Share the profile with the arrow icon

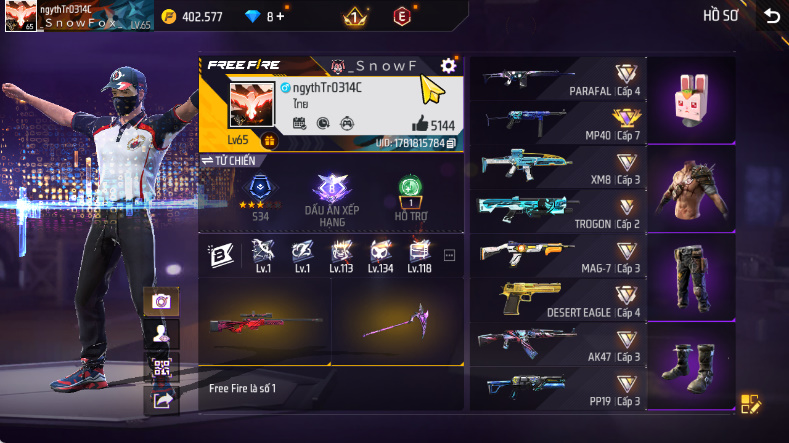pyautogui.click(x=160, y=400)
